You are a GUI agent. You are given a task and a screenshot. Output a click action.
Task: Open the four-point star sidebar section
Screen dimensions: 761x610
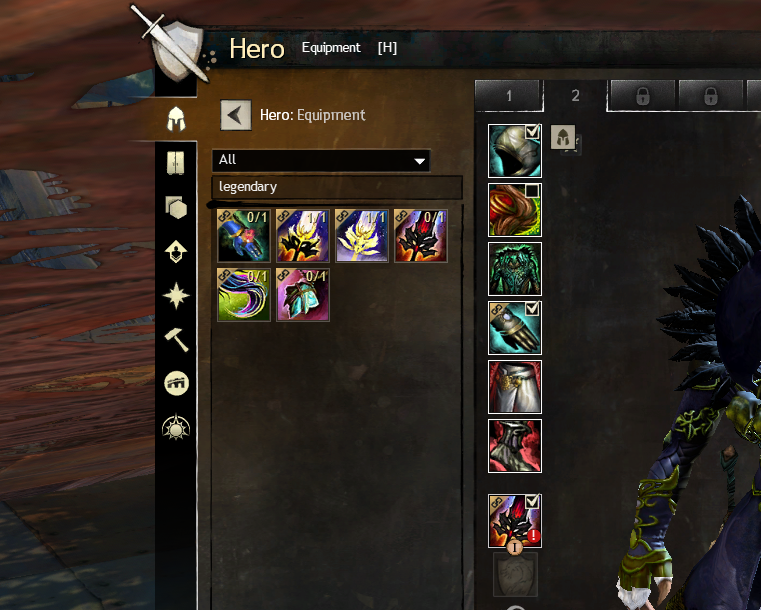[176, 296]
